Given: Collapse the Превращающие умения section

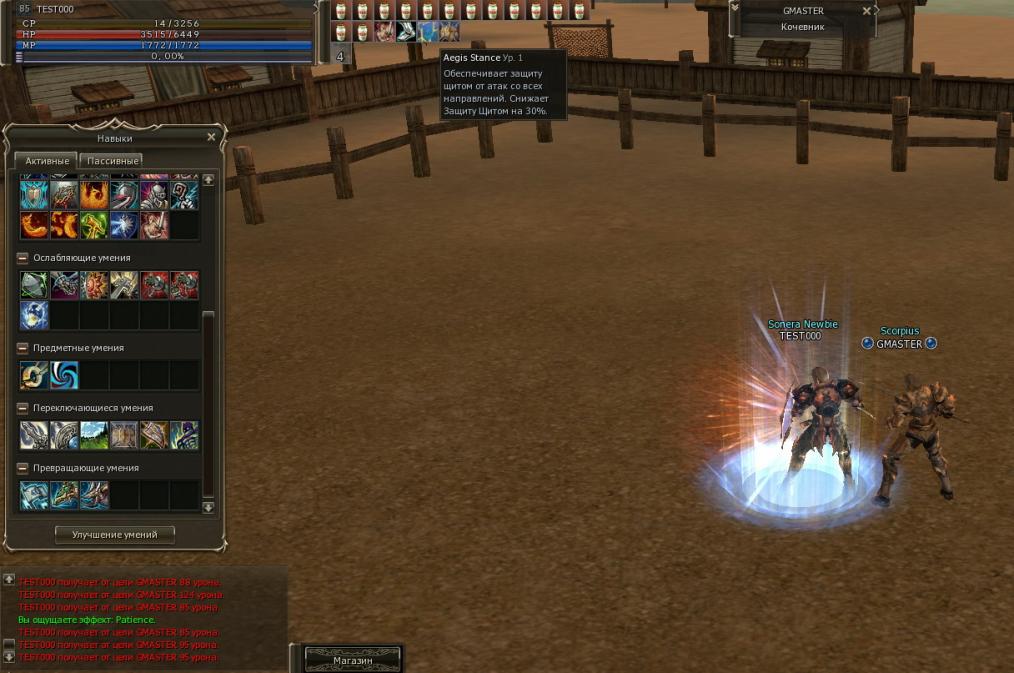Looking at the screenshot, I should click(x=23, y=468).
